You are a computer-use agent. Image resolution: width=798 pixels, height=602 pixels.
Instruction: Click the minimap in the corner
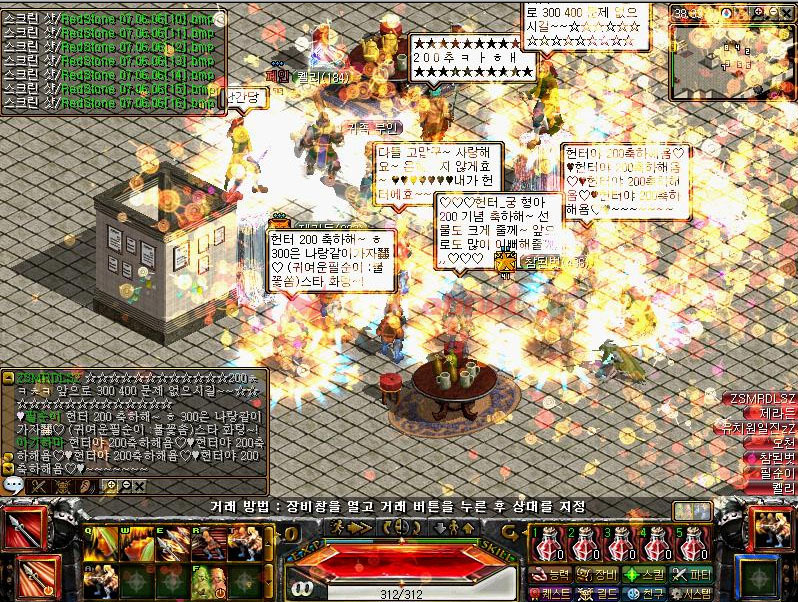point(730,45)
